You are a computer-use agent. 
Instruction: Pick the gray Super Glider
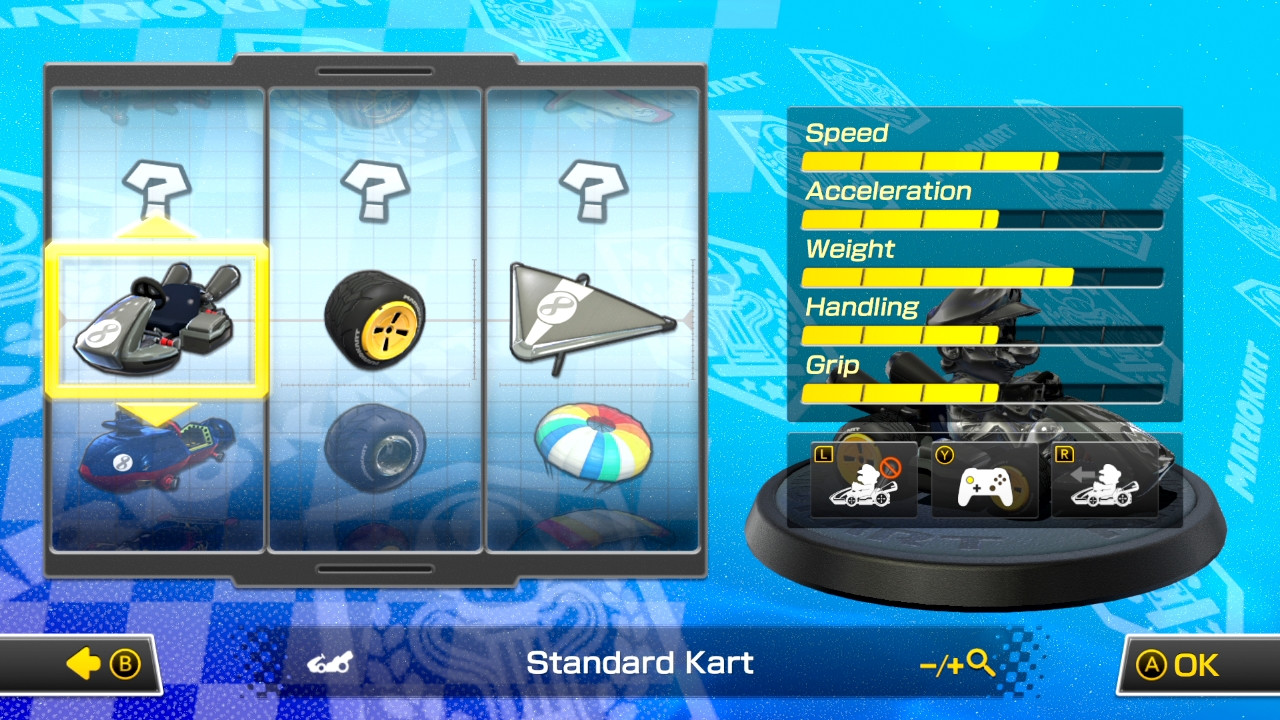592,317
